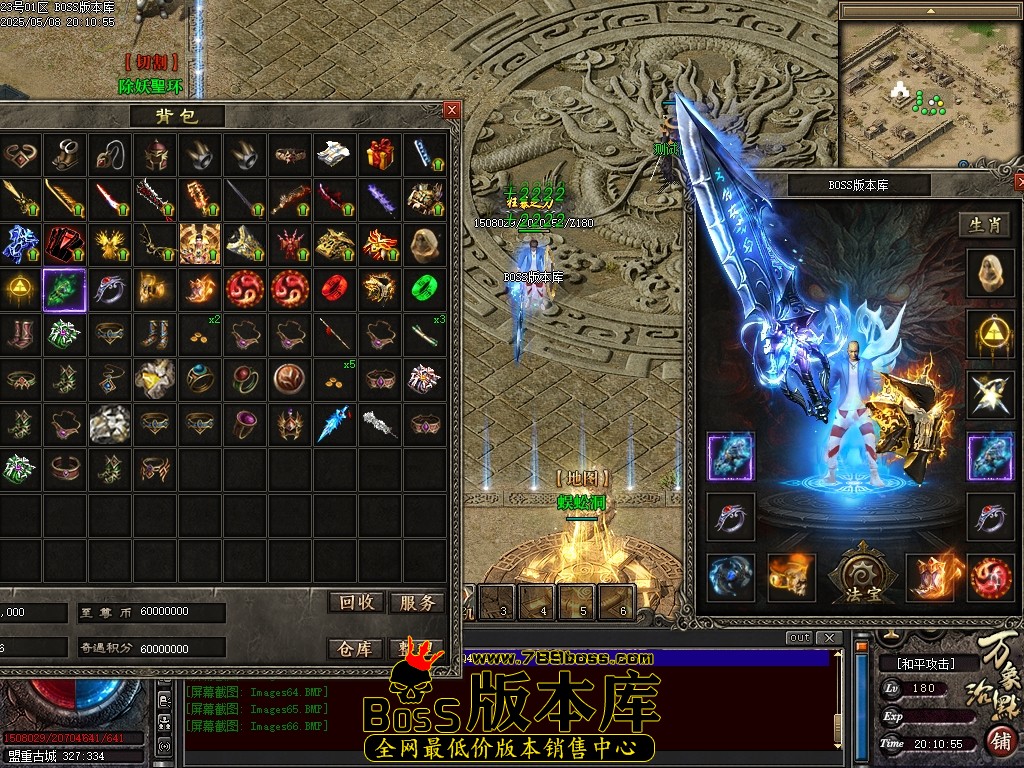Open the 铺 shop button
The width and height of the screenshot is (1024, 768).
pos(999,740)
